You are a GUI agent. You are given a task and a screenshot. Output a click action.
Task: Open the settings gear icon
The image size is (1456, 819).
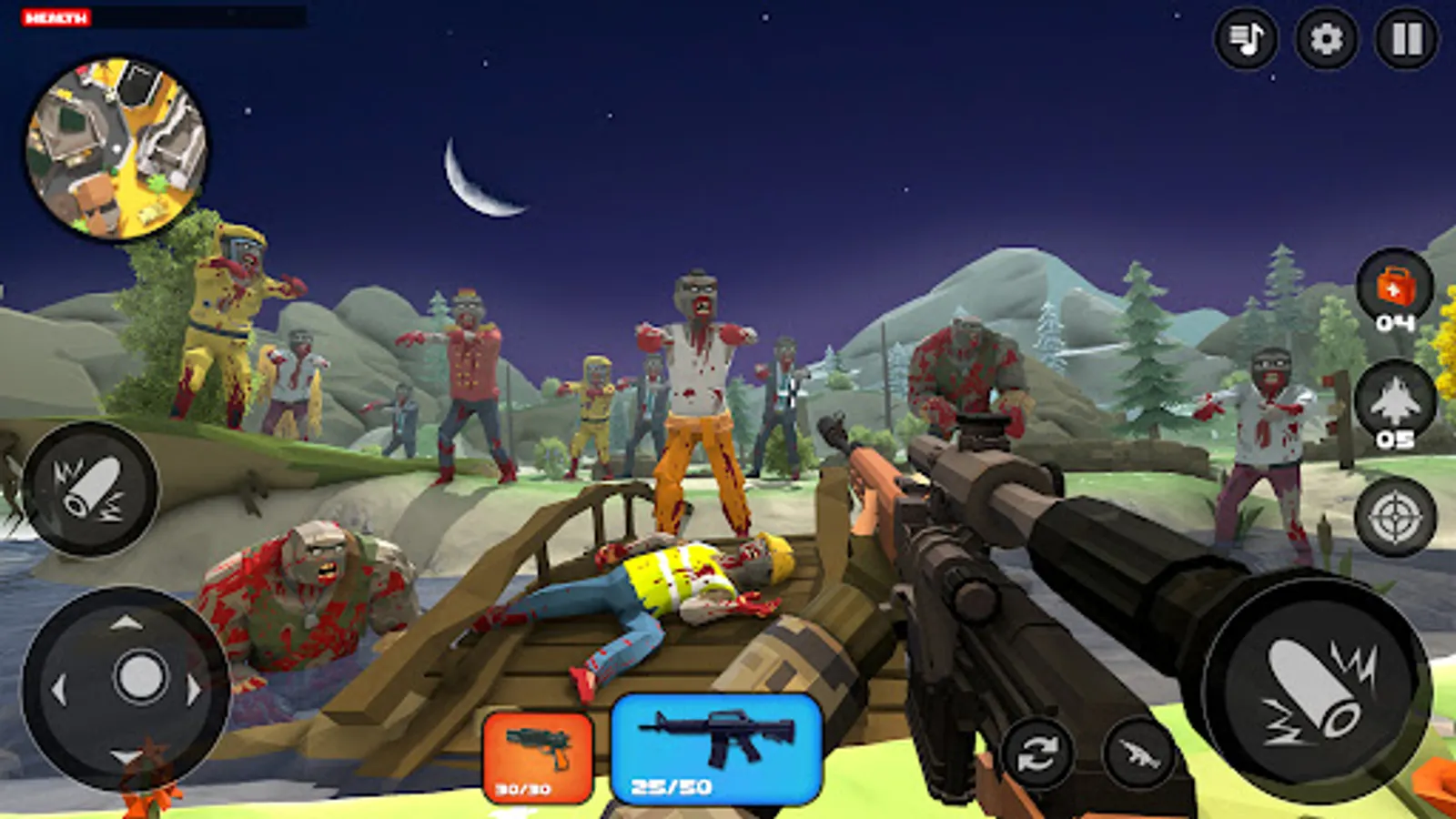point(1327,38)
